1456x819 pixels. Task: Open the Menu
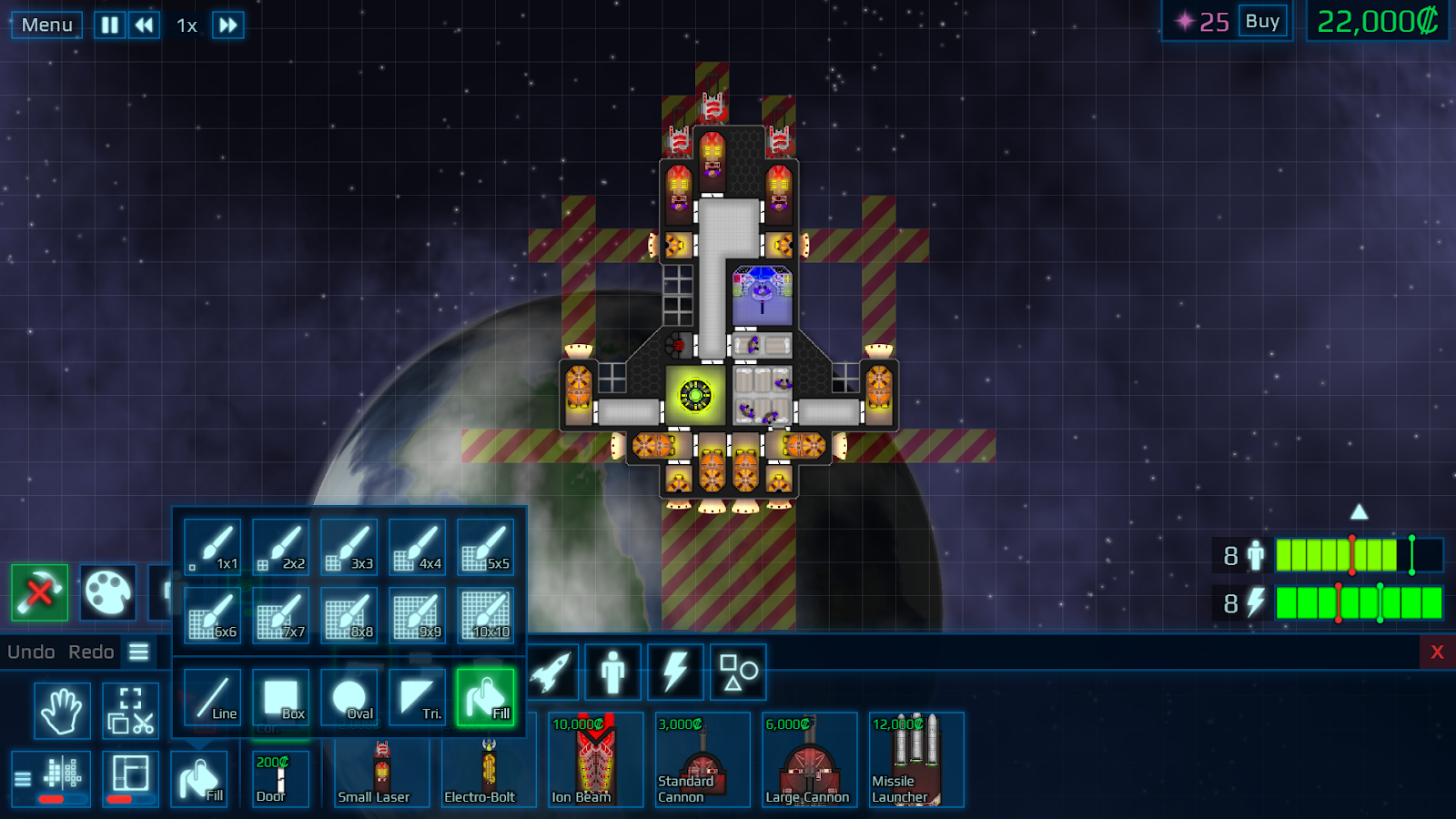pyautogui.click(x=45, y=25)
